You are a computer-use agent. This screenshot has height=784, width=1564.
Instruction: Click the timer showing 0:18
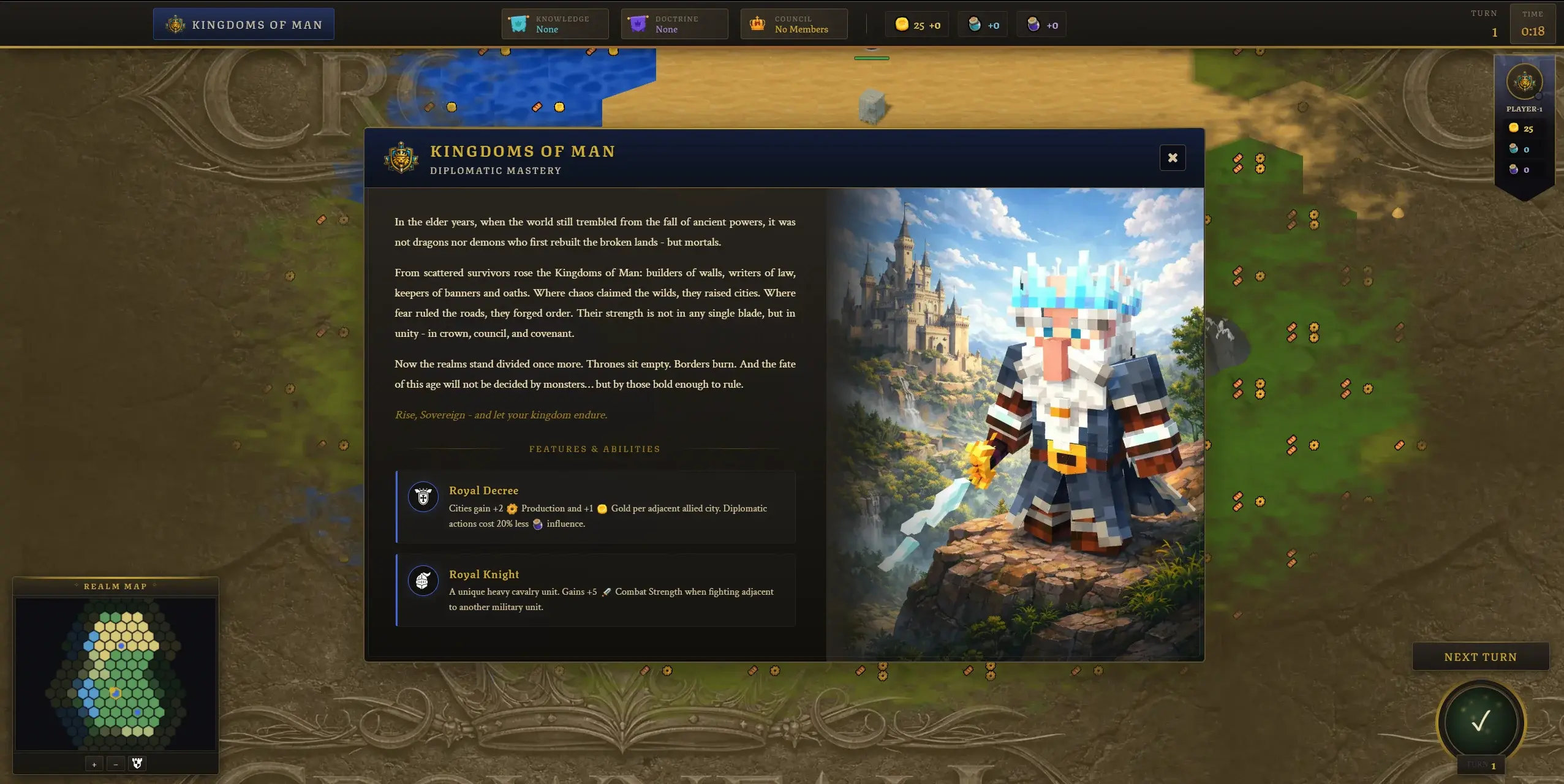pos(1533,24)
